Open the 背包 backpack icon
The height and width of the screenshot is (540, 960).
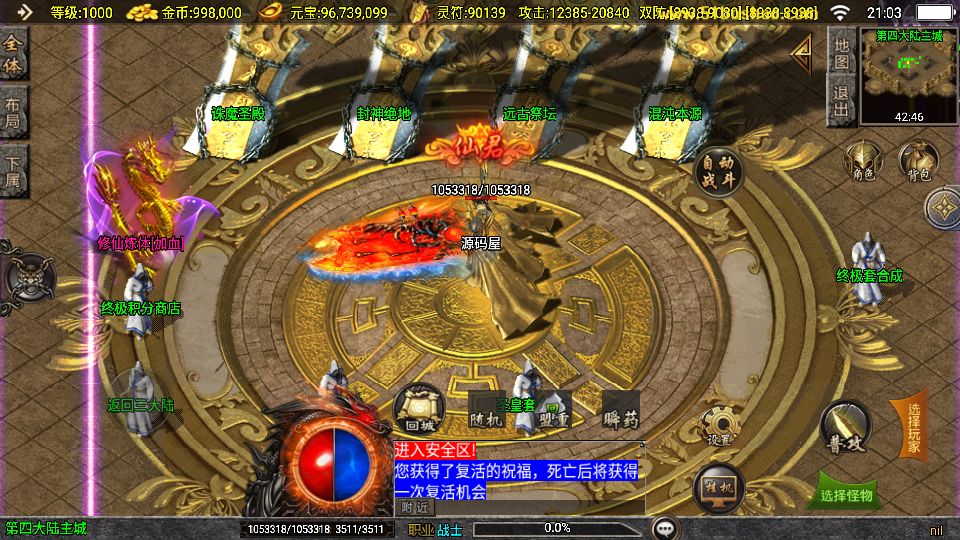tap(917, 162)
